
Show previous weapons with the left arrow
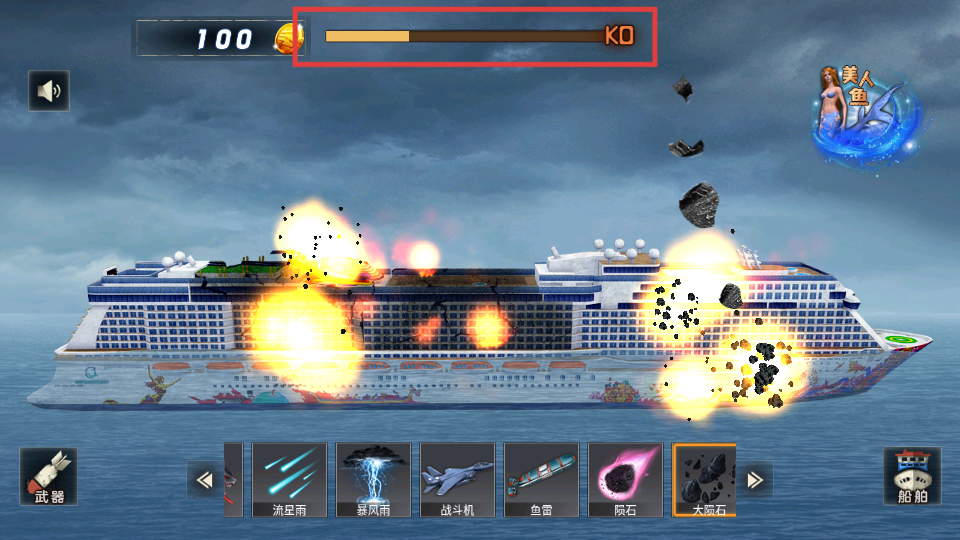(x=205, y=480)
